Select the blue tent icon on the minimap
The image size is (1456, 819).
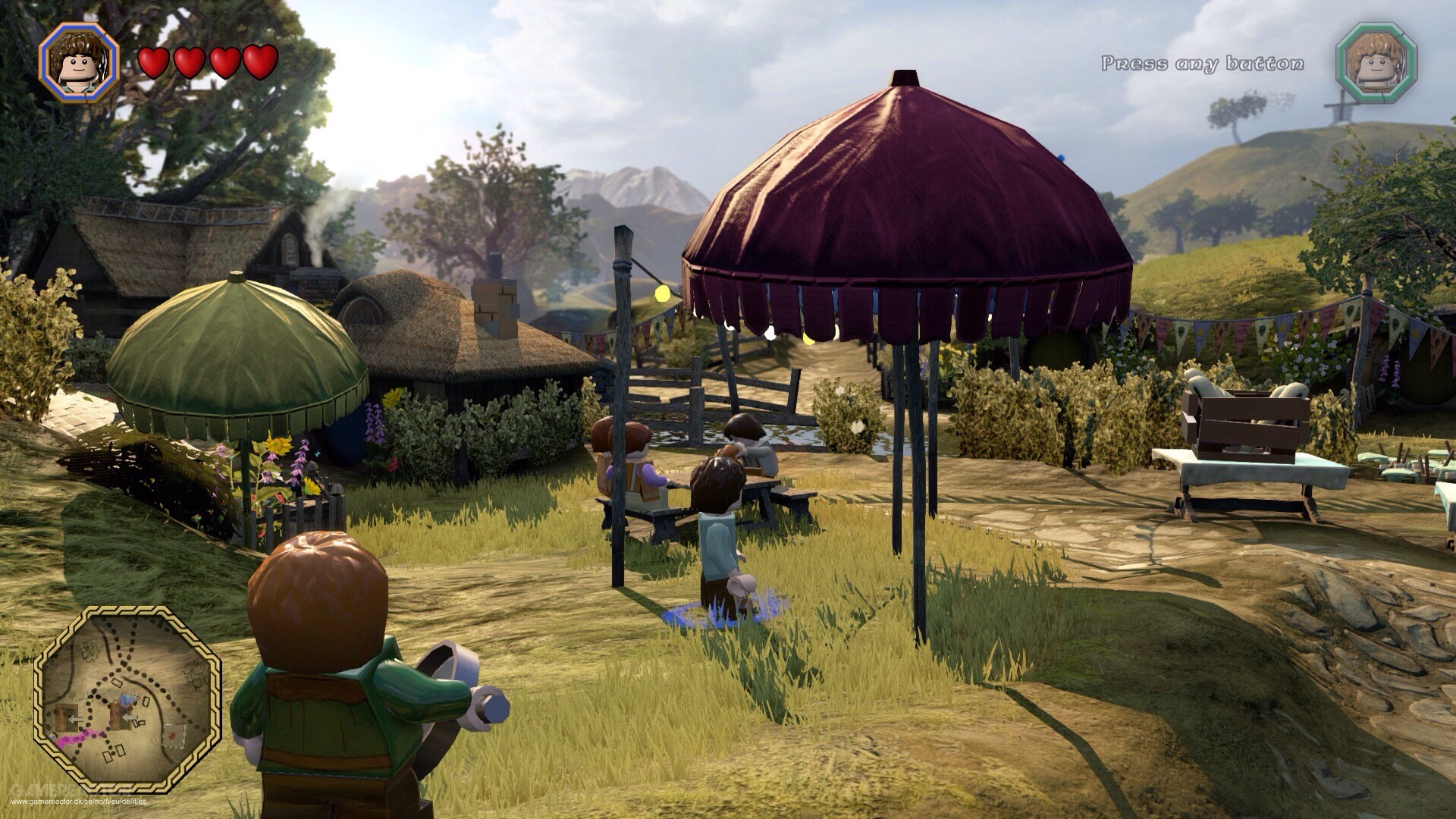pos(128,698)
